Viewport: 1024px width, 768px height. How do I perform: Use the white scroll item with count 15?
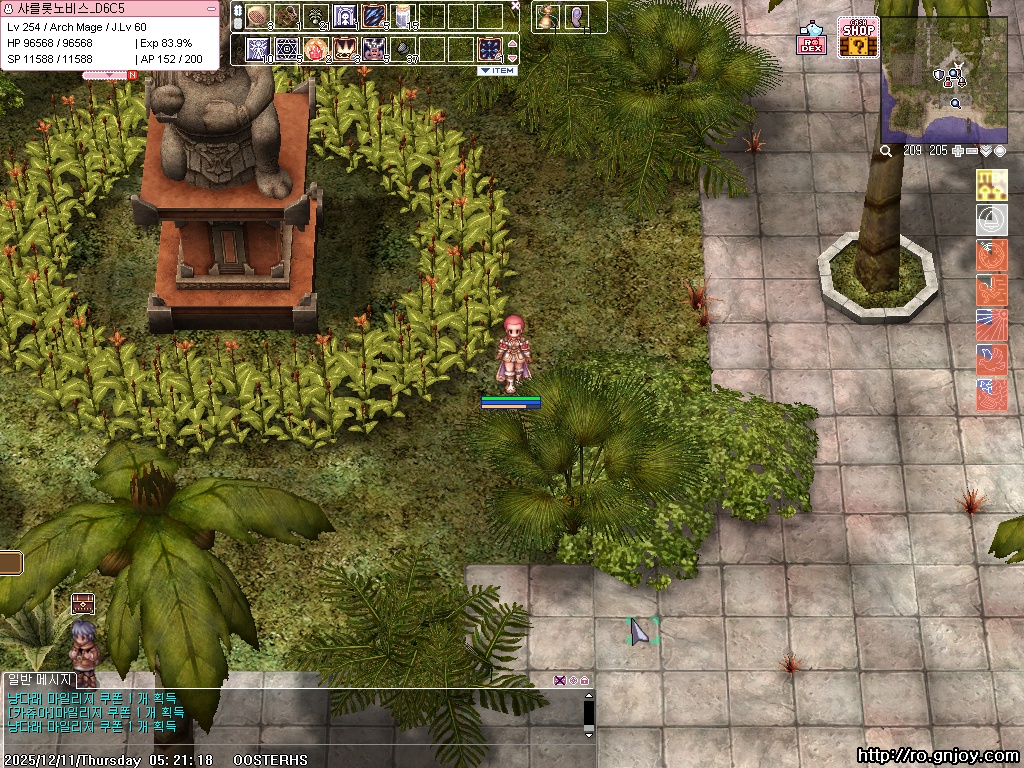point(403,16)
